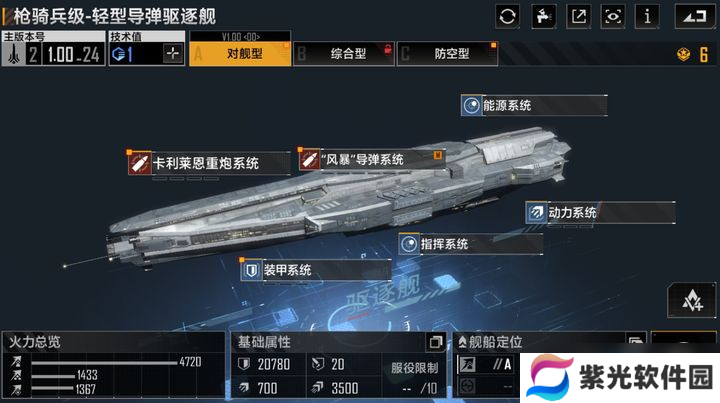Open the 指挥系统 module
Viewport: 720px width, 403px height.
[x=456, y=244]
